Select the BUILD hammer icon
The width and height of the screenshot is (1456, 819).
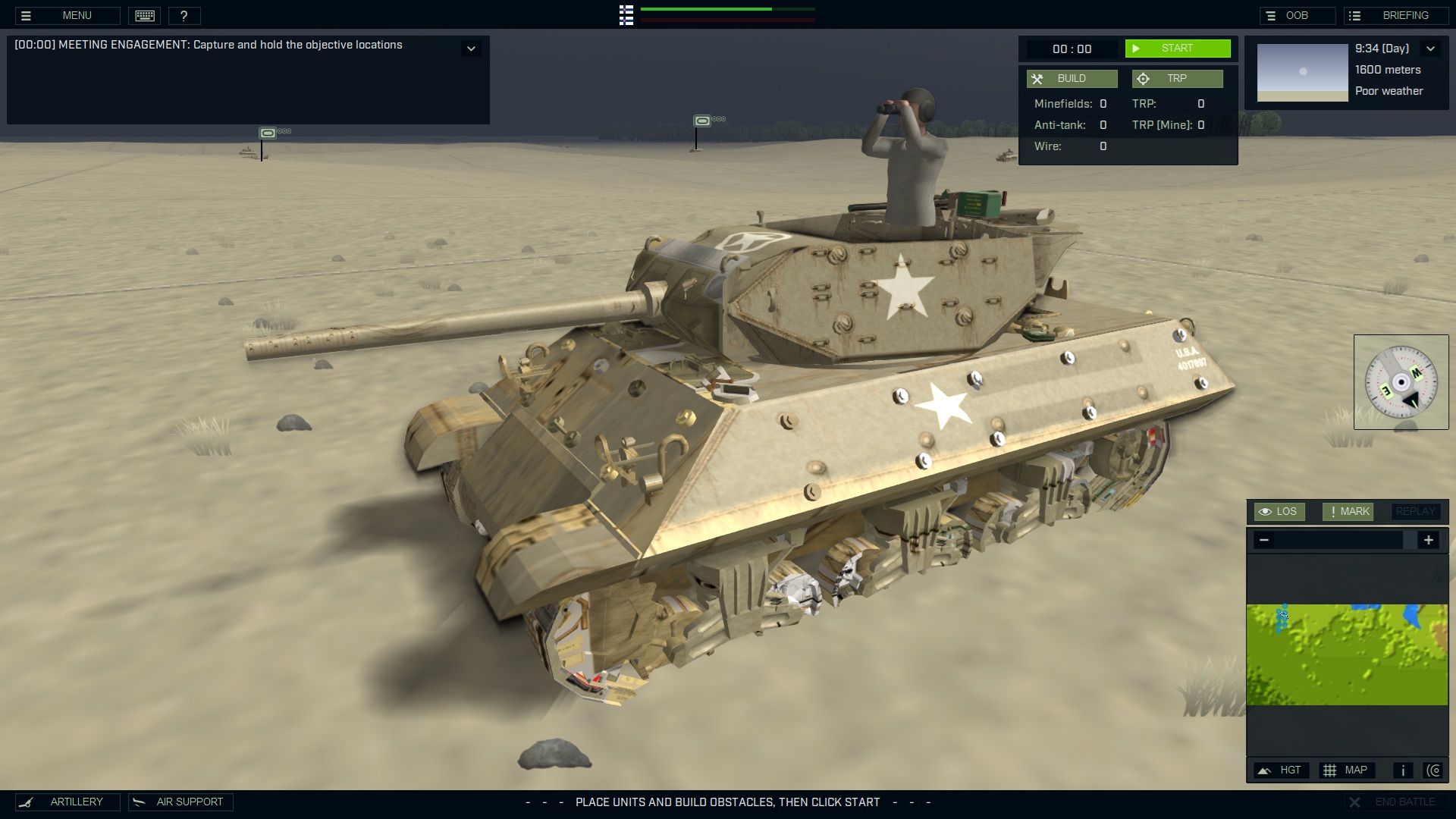[x=1037, y=78]
